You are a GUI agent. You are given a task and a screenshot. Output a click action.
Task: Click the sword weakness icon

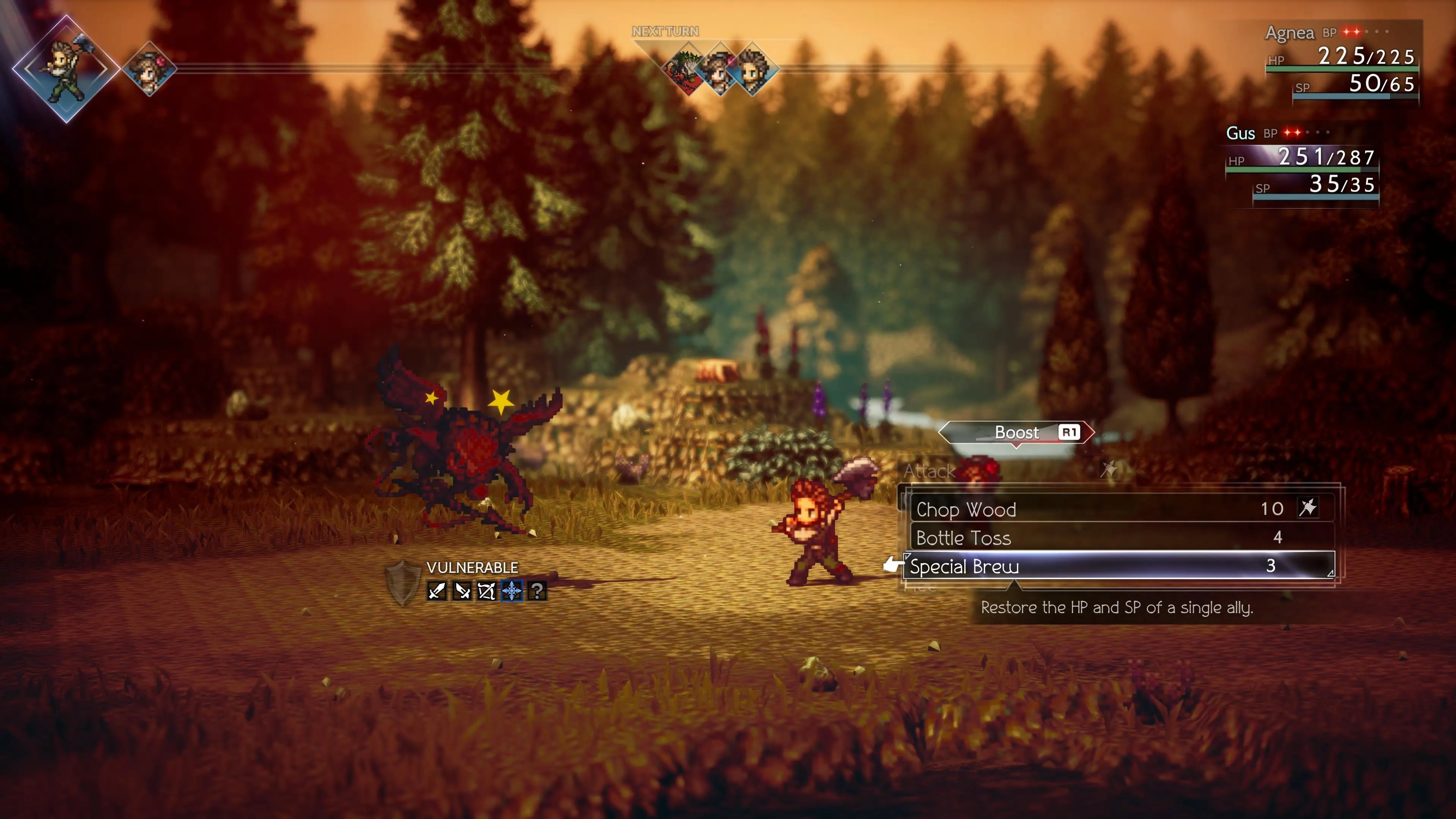(437, 591)
